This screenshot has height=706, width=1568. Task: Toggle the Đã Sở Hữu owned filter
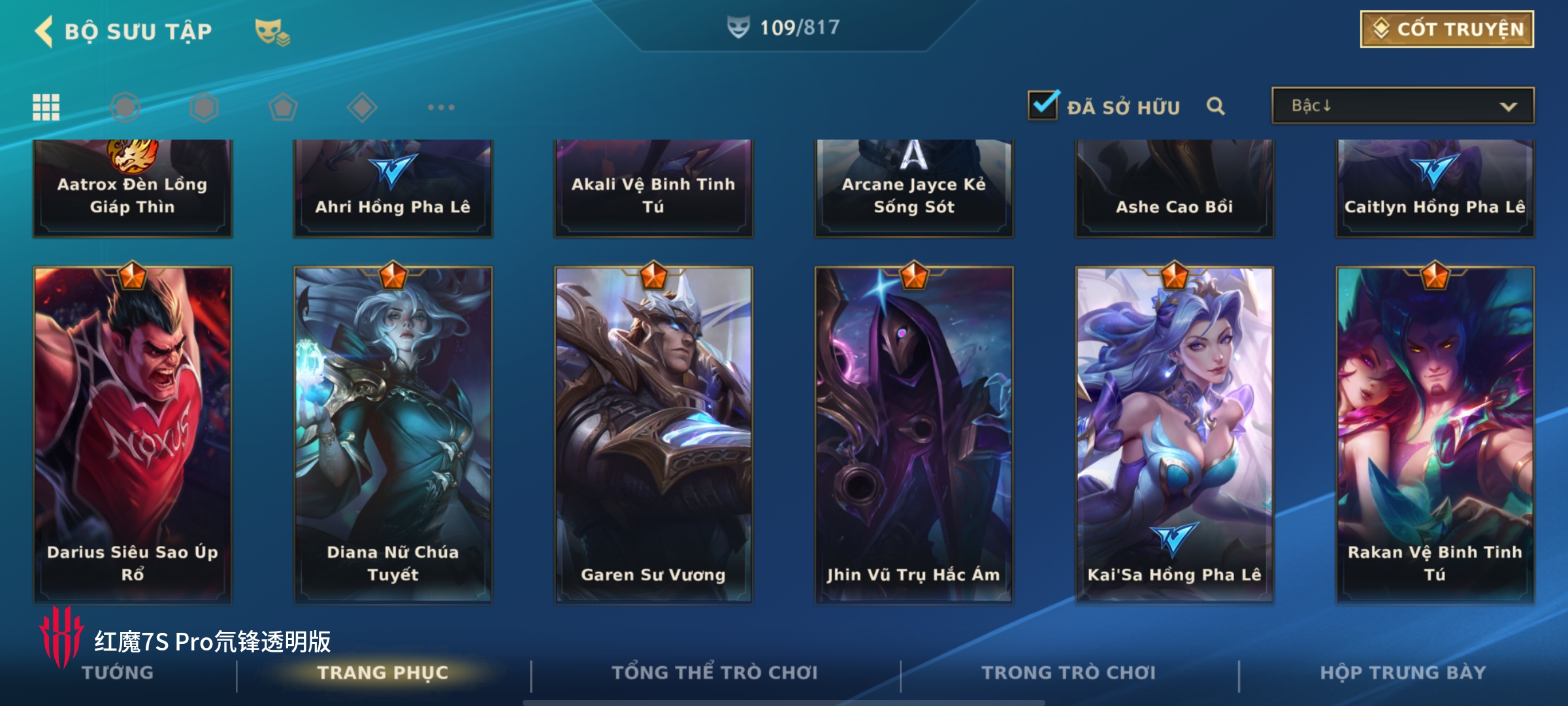click(1043, 106)
